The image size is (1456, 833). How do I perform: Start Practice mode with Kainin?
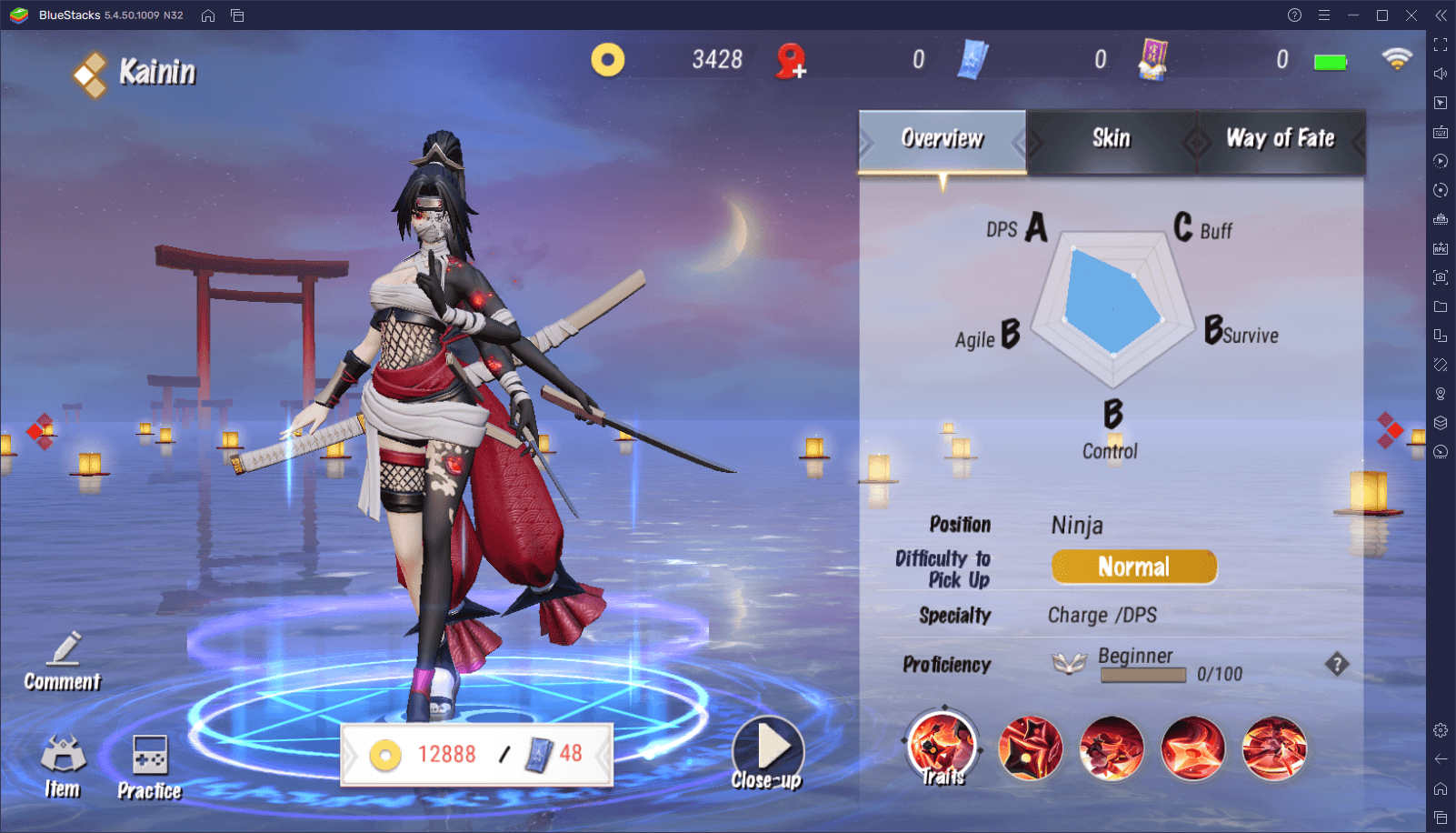click(x=150, y=767)
